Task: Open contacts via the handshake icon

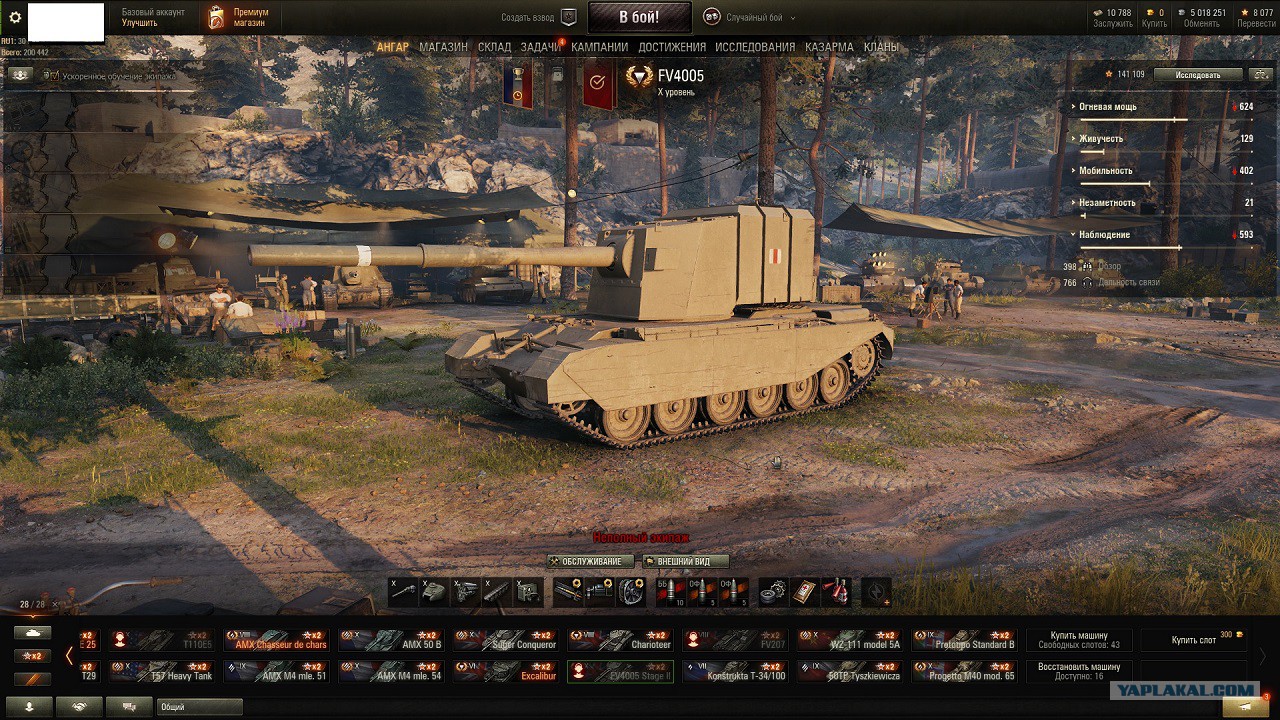Action: (80, 705)
